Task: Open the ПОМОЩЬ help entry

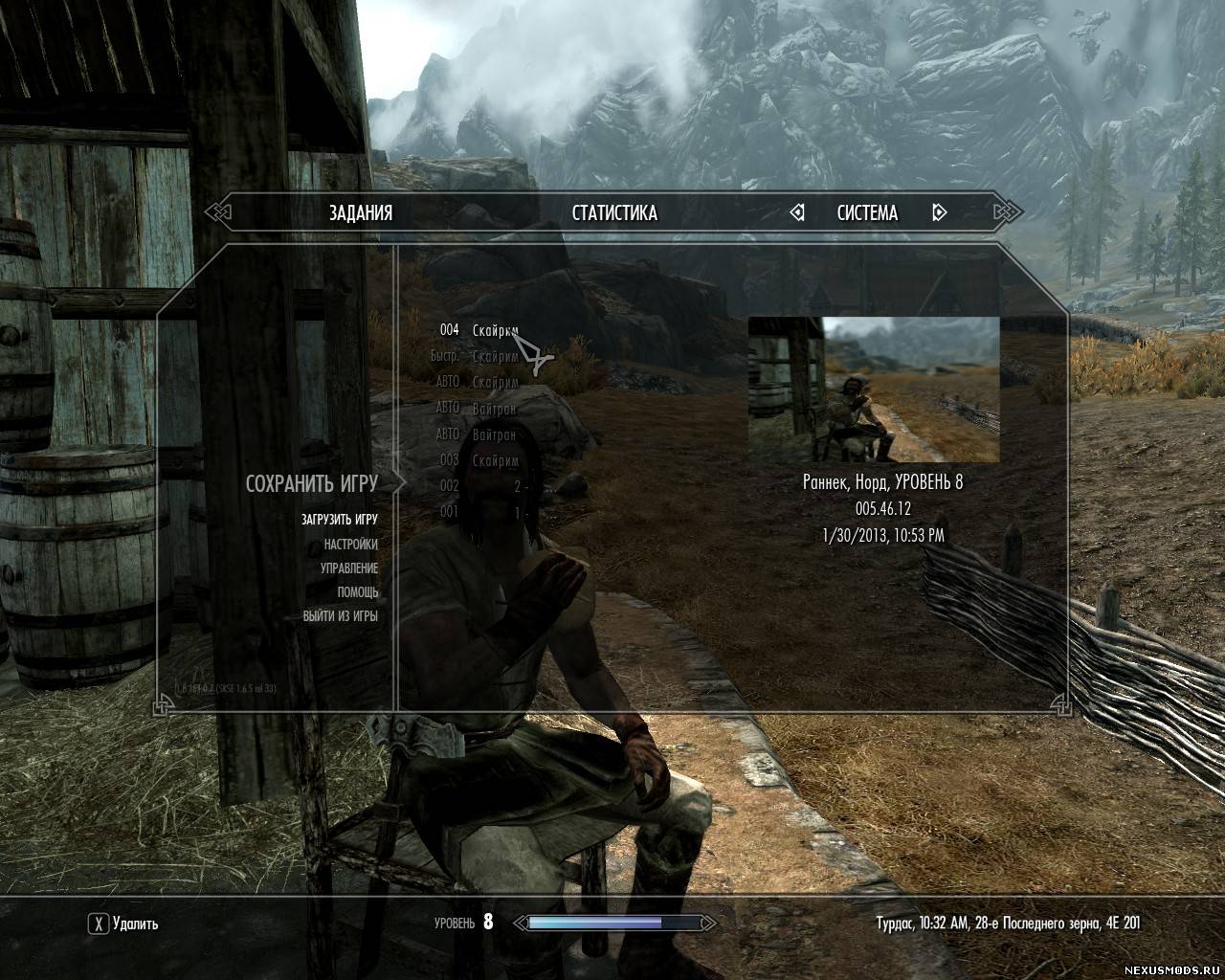Action: pos(358,591)
